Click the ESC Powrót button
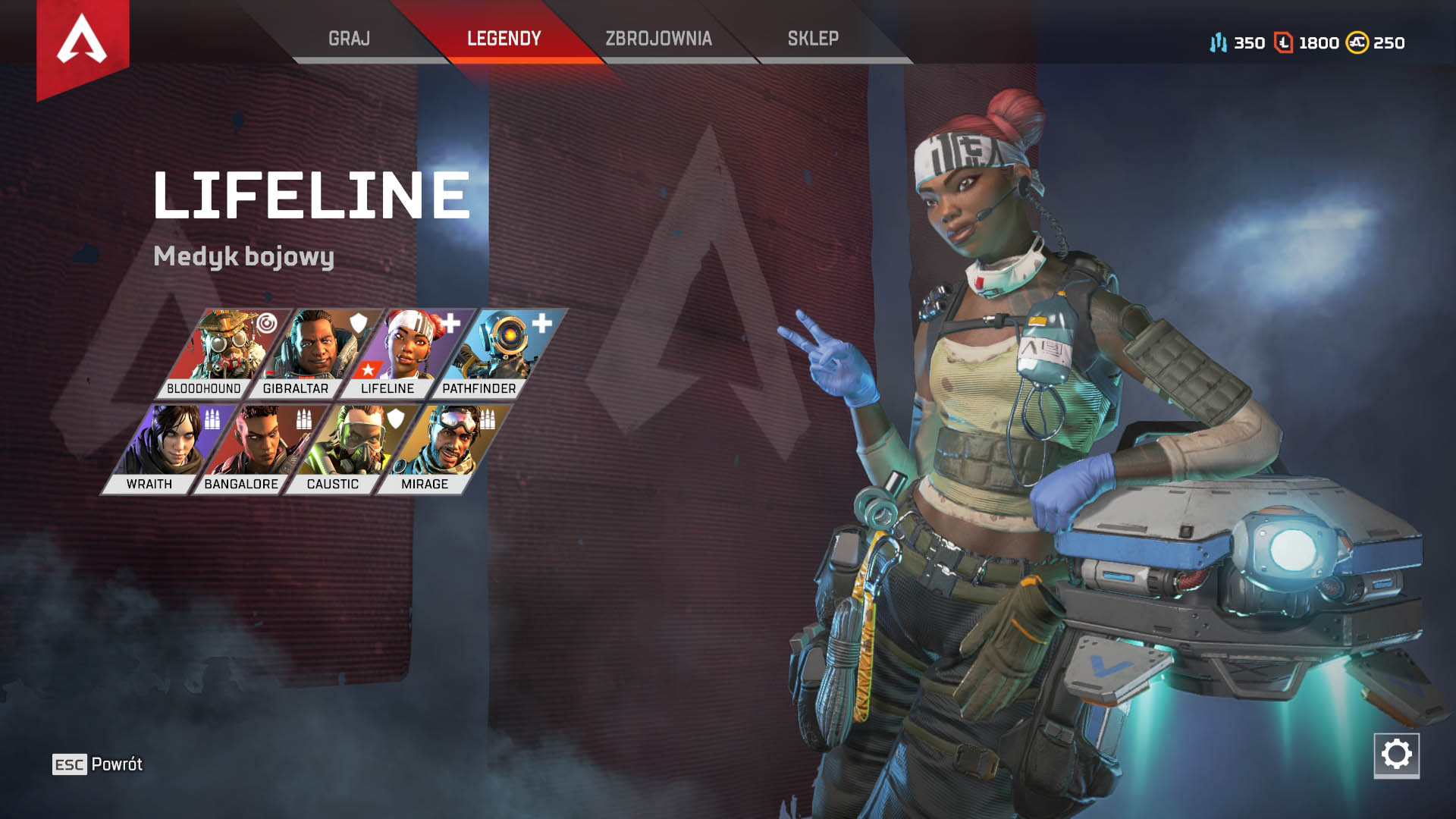This screenshot has height=819, width=1456. pyautogui.click(x=96, y=764)
